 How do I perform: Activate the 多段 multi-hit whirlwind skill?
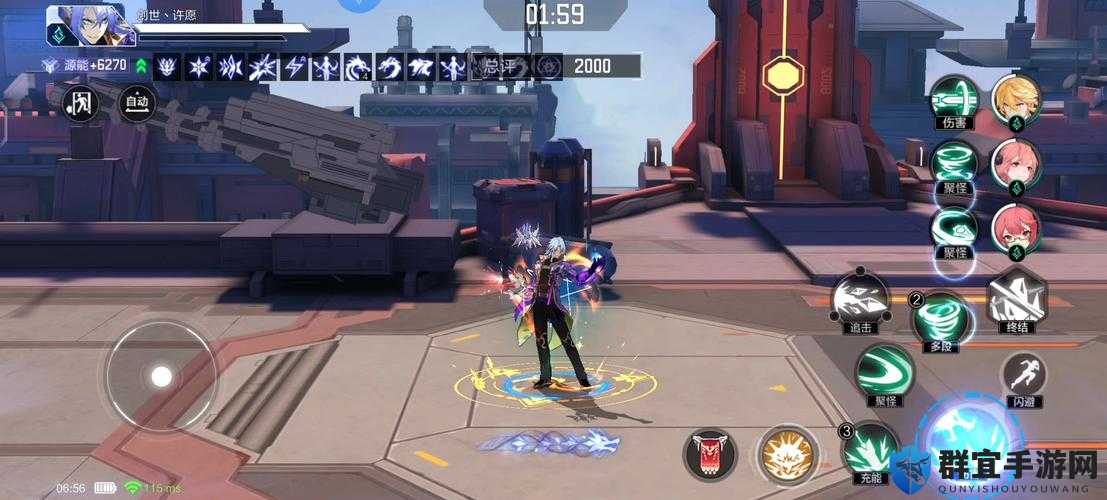(940, 317)
